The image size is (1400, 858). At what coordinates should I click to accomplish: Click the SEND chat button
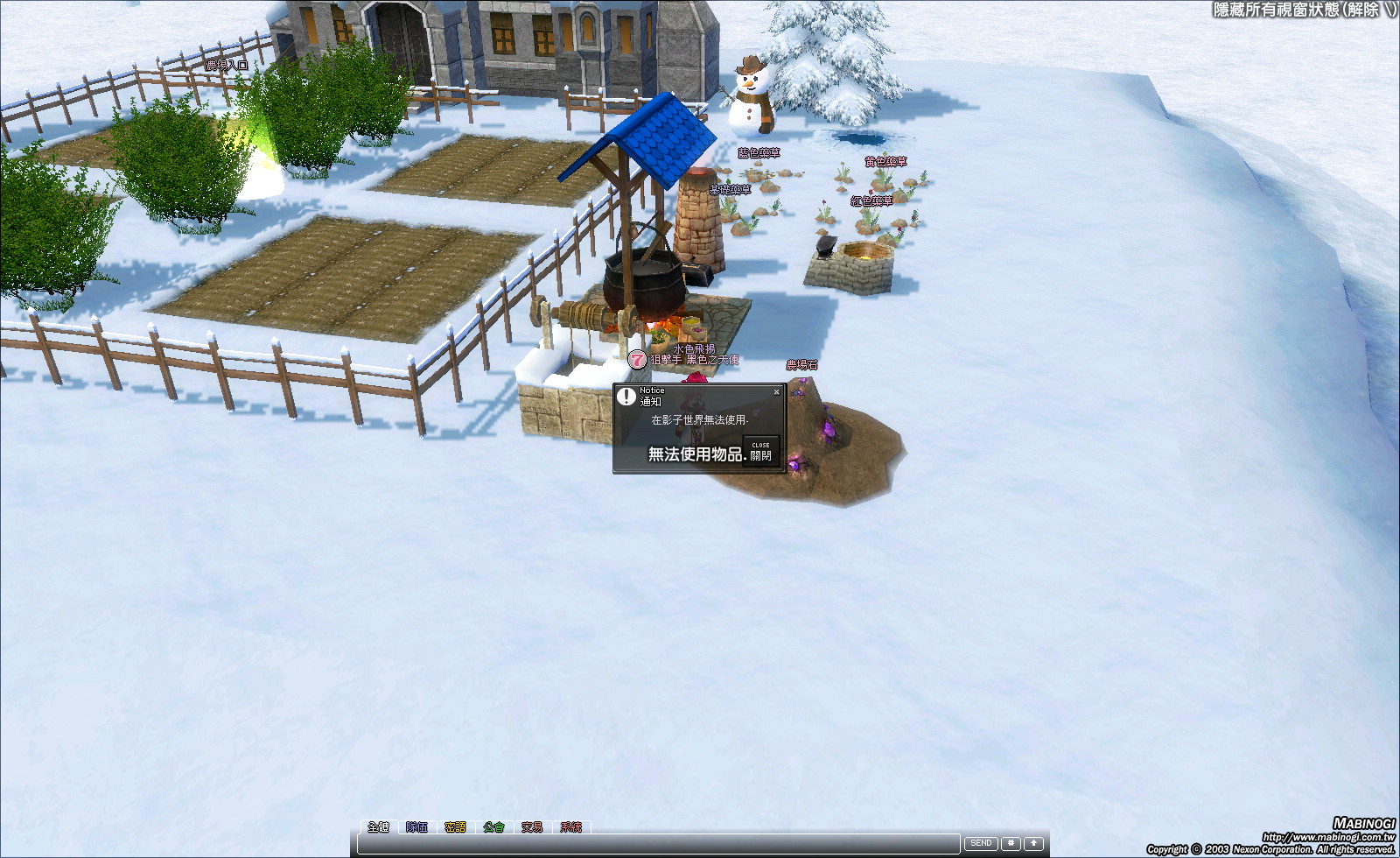pos(981,843)
